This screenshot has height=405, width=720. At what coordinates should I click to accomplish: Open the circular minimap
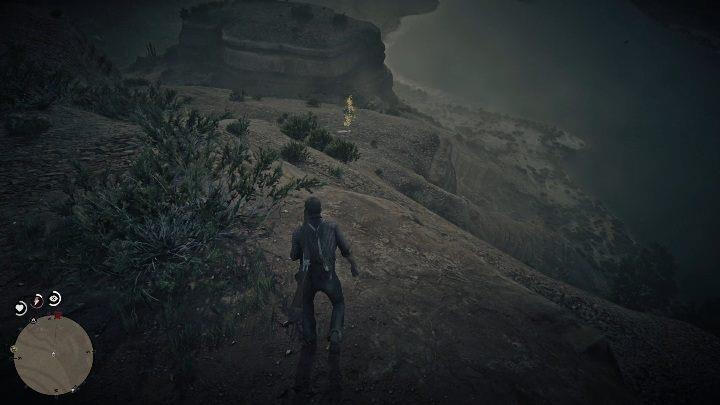point(56,355)
